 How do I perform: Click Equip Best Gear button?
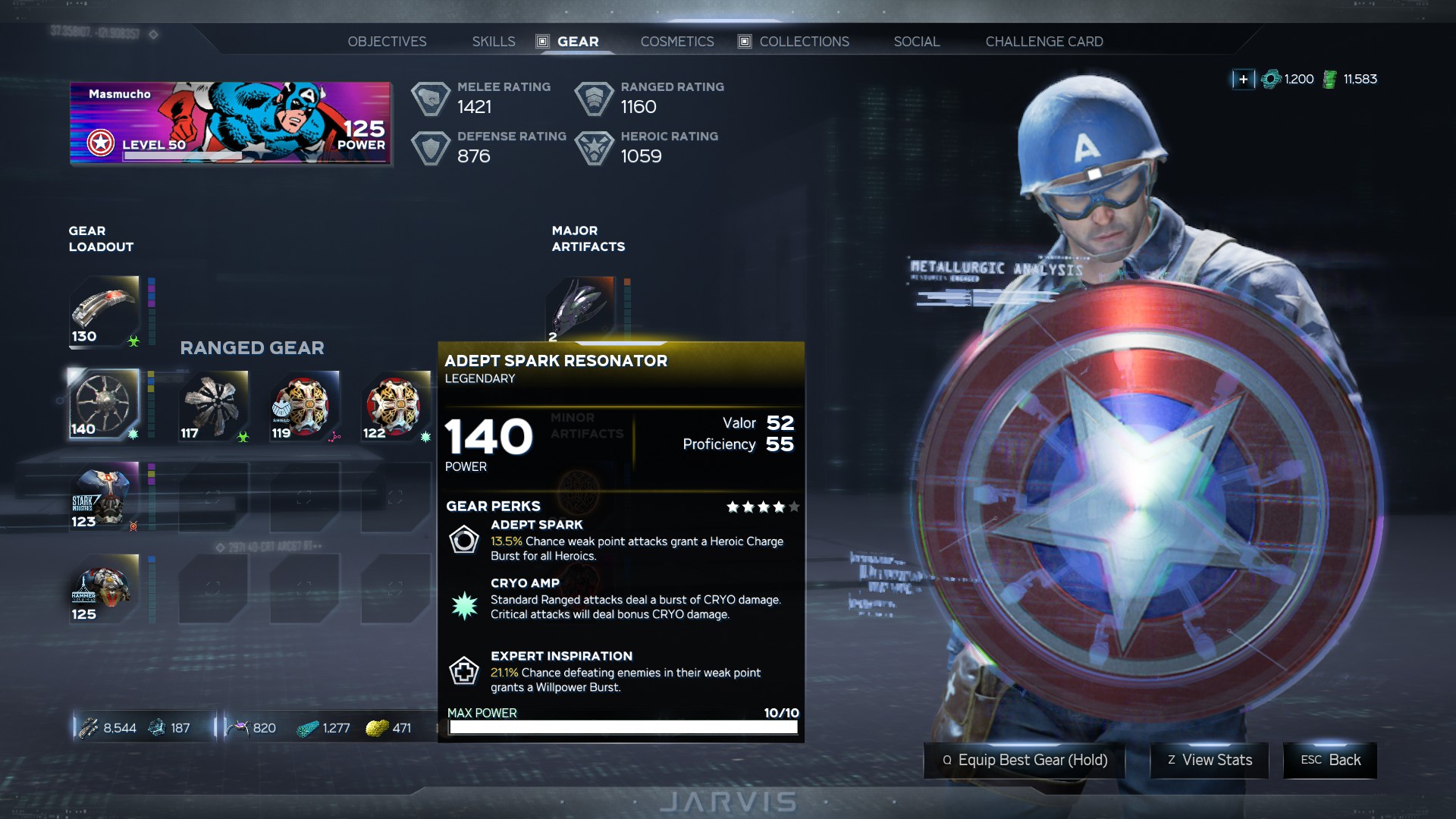[x=1024, y=760]
